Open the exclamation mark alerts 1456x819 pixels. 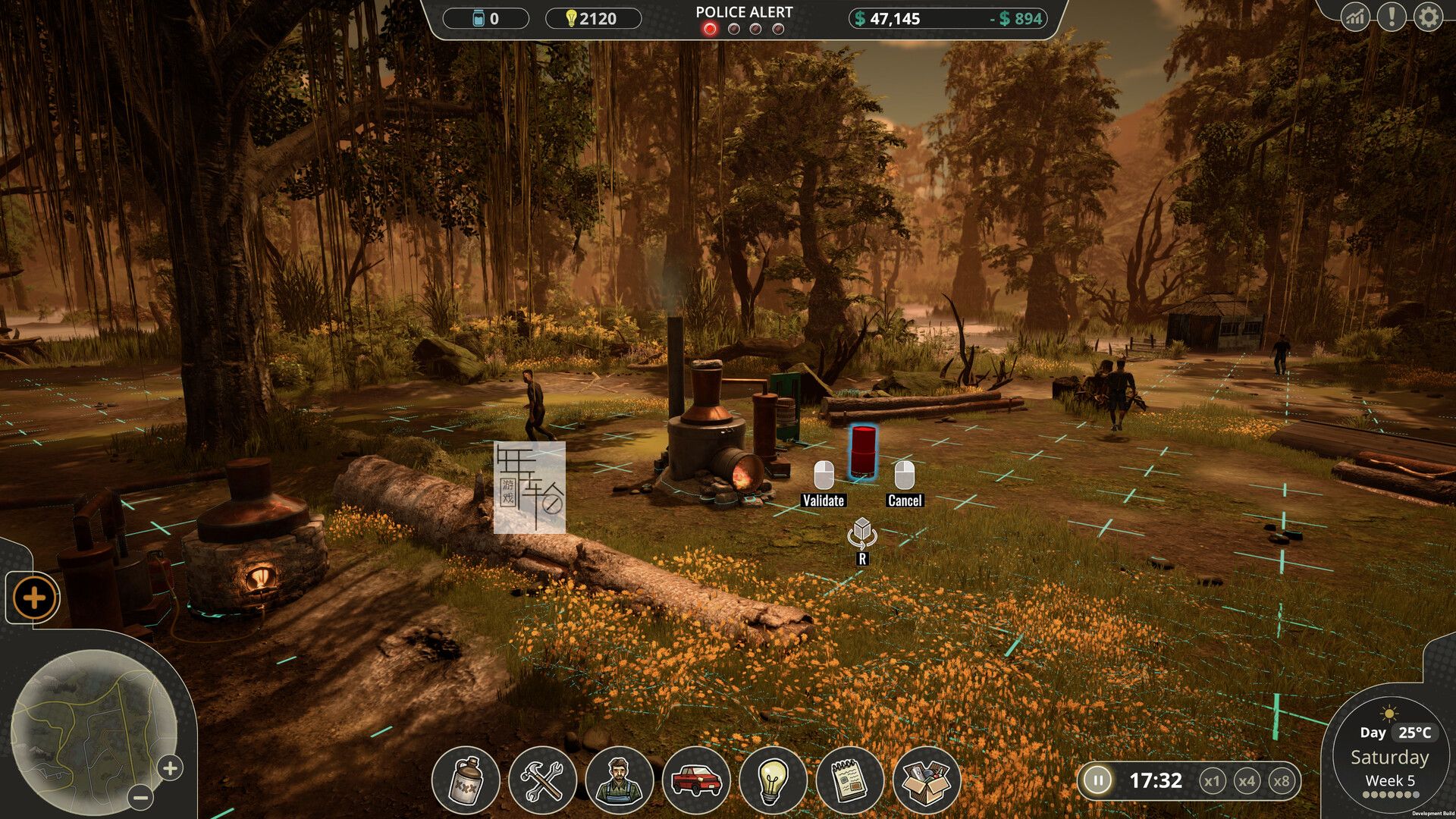click(x=1392, y=17)
